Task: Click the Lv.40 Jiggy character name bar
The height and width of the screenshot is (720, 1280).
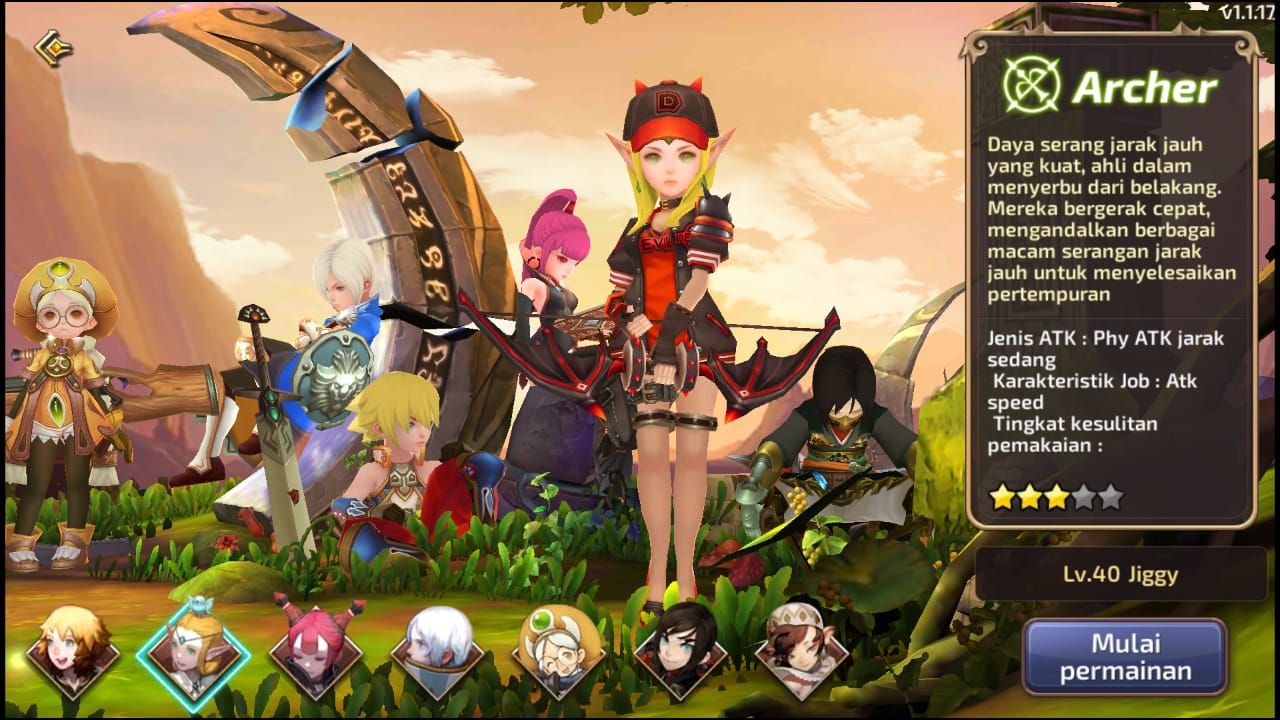Action: pyautogui.click(x=1120, y=574)
